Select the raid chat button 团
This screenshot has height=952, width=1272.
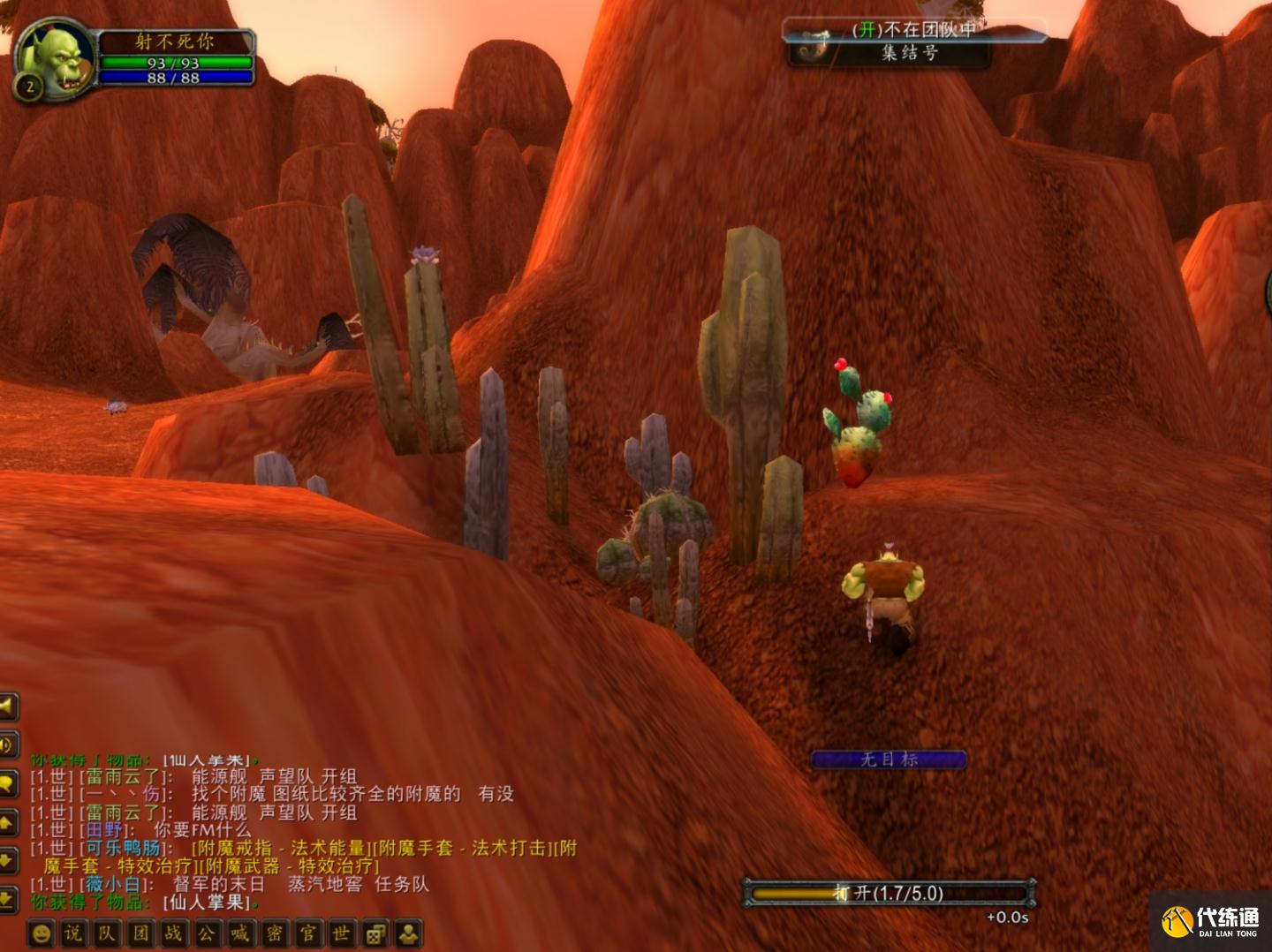(x=140, y=933)
